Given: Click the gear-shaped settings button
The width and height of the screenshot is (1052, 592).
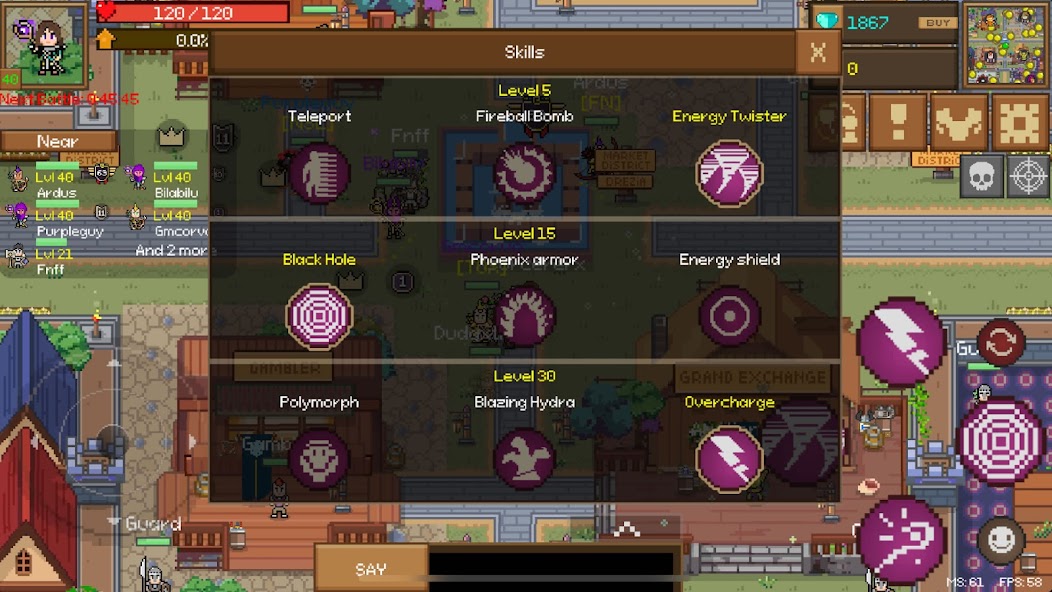Looking at the screenshot, I should tap(1018, 123).
